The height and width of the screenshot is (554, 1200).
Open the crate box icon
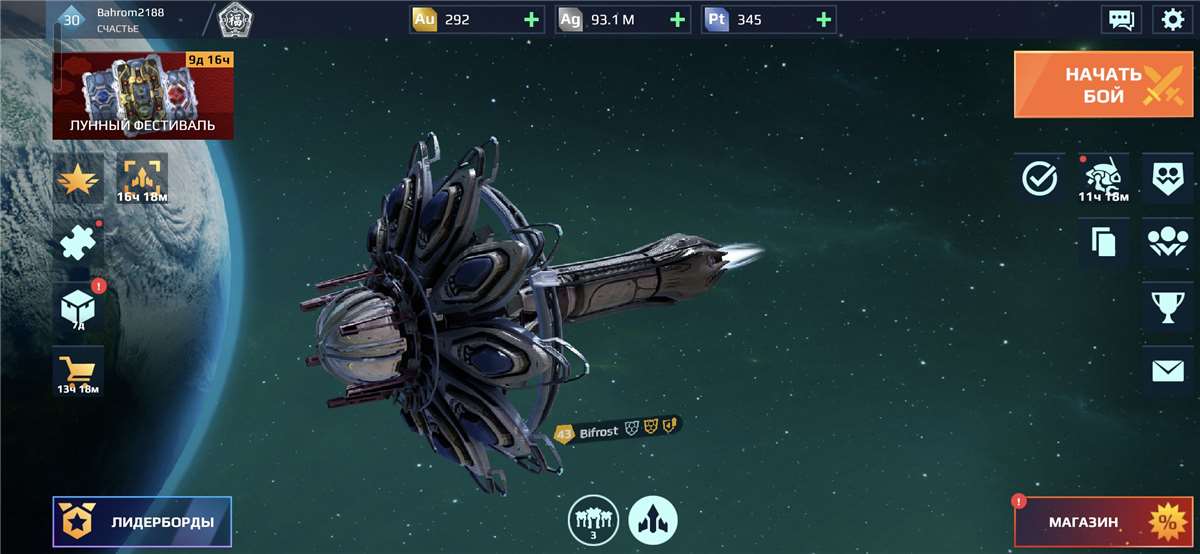pyautogui.click(x=77, y=310)
